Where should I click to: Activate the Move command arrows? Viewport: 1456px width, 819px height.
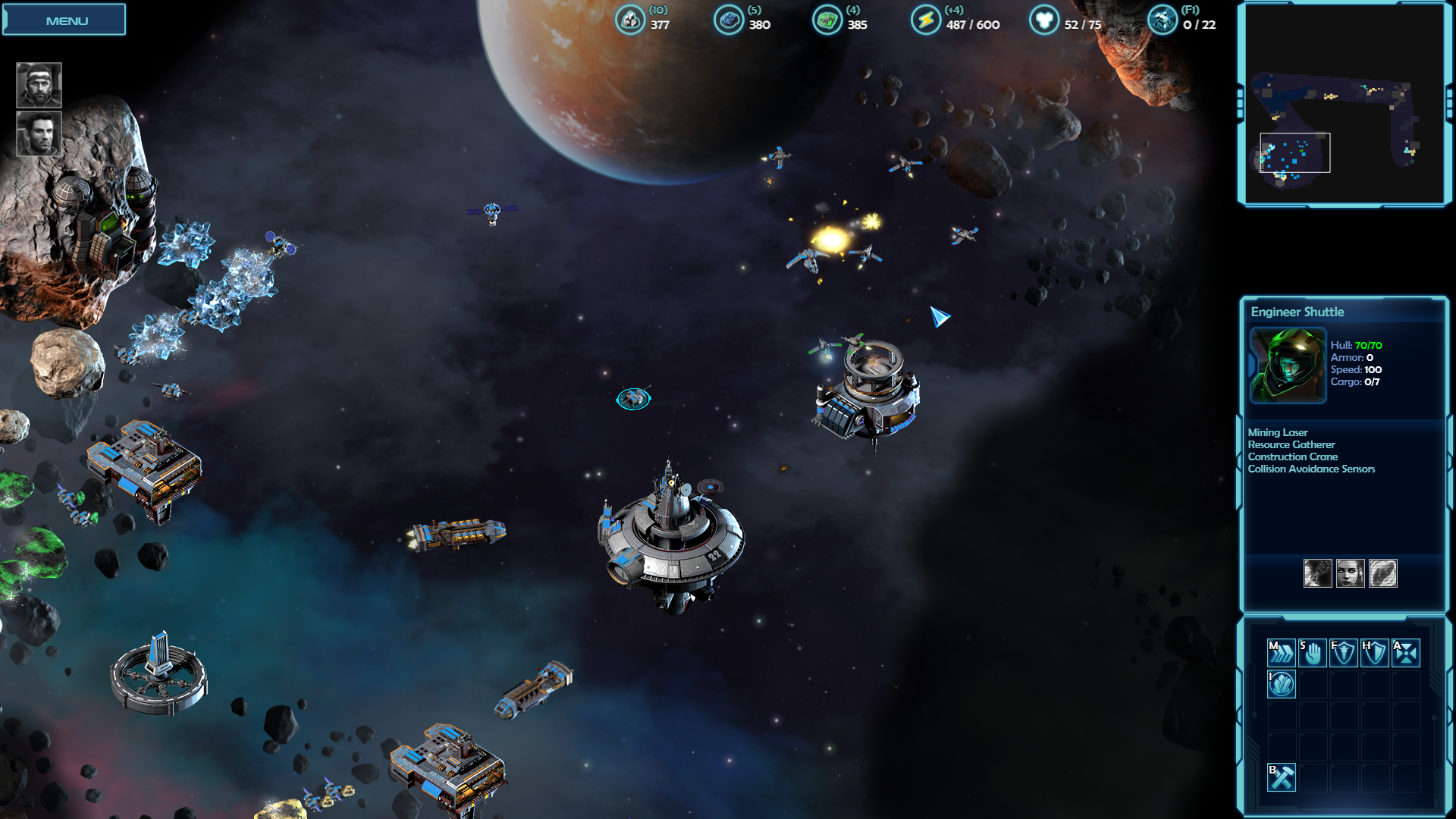(1282, 652)
